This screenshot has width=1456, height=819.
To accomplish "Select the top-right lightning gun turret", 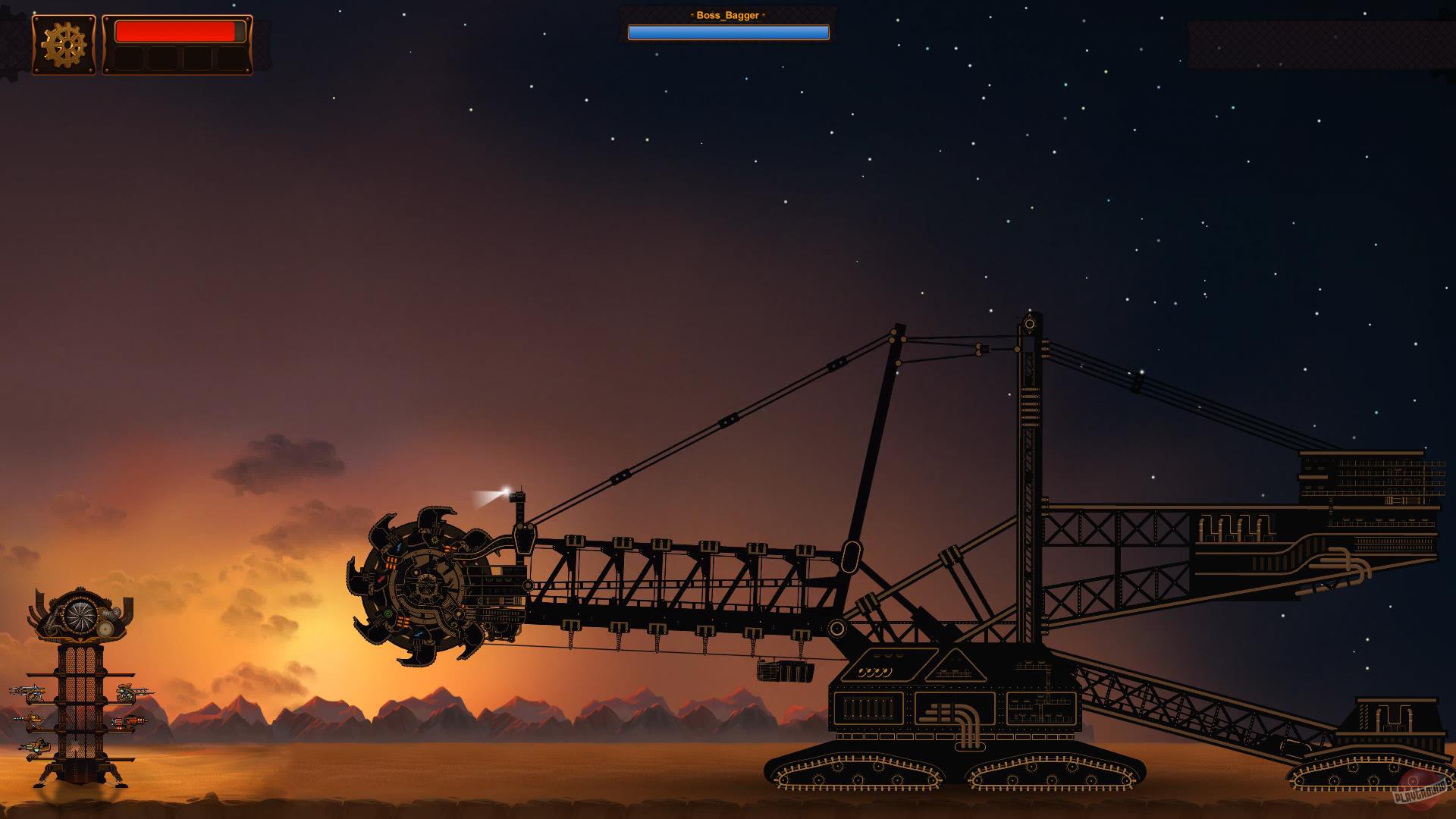I will [x=125, y=692].
